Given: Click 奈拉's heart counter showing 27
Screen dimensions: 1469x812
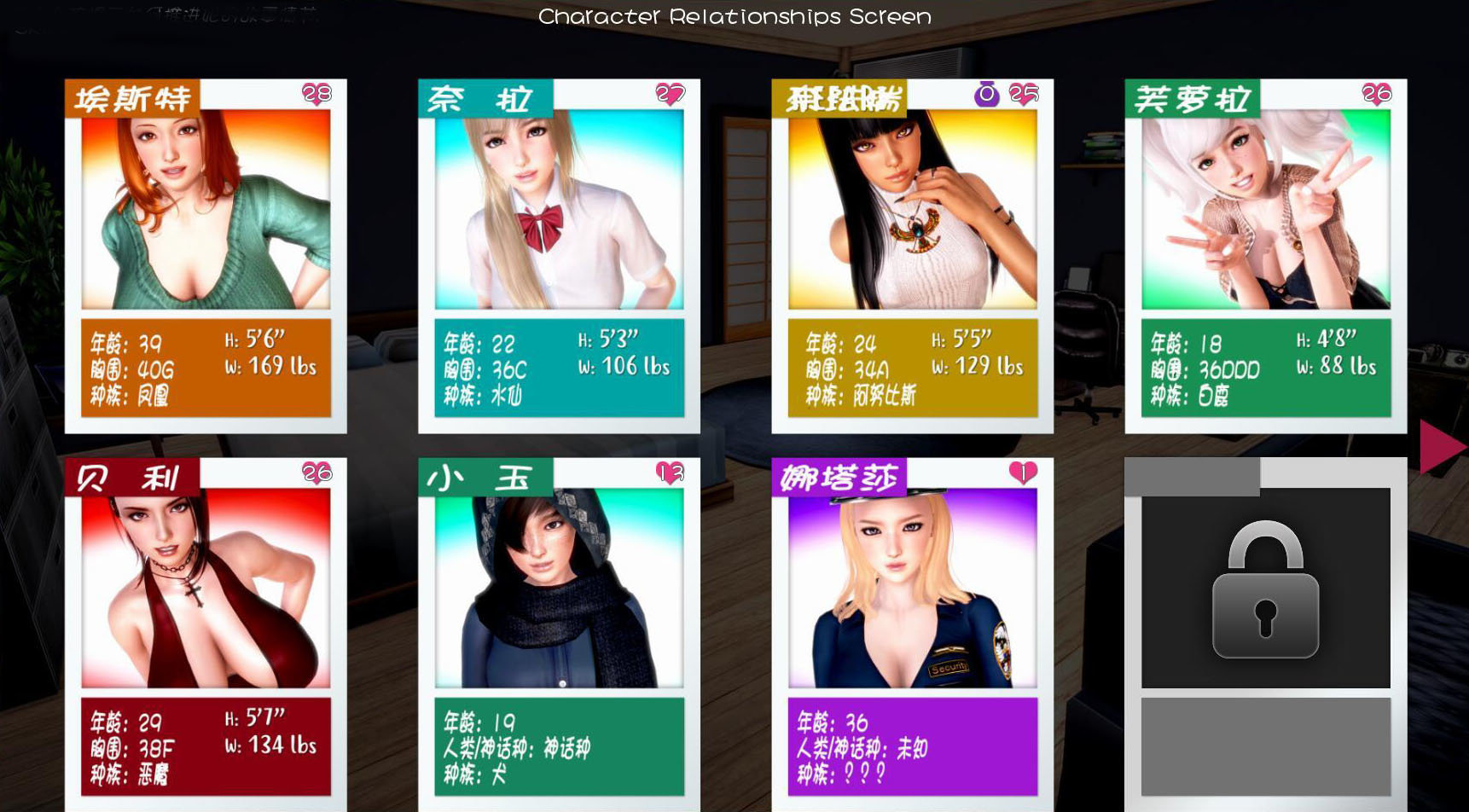Looking at the screenshot, I should click(x=669, y=94).
